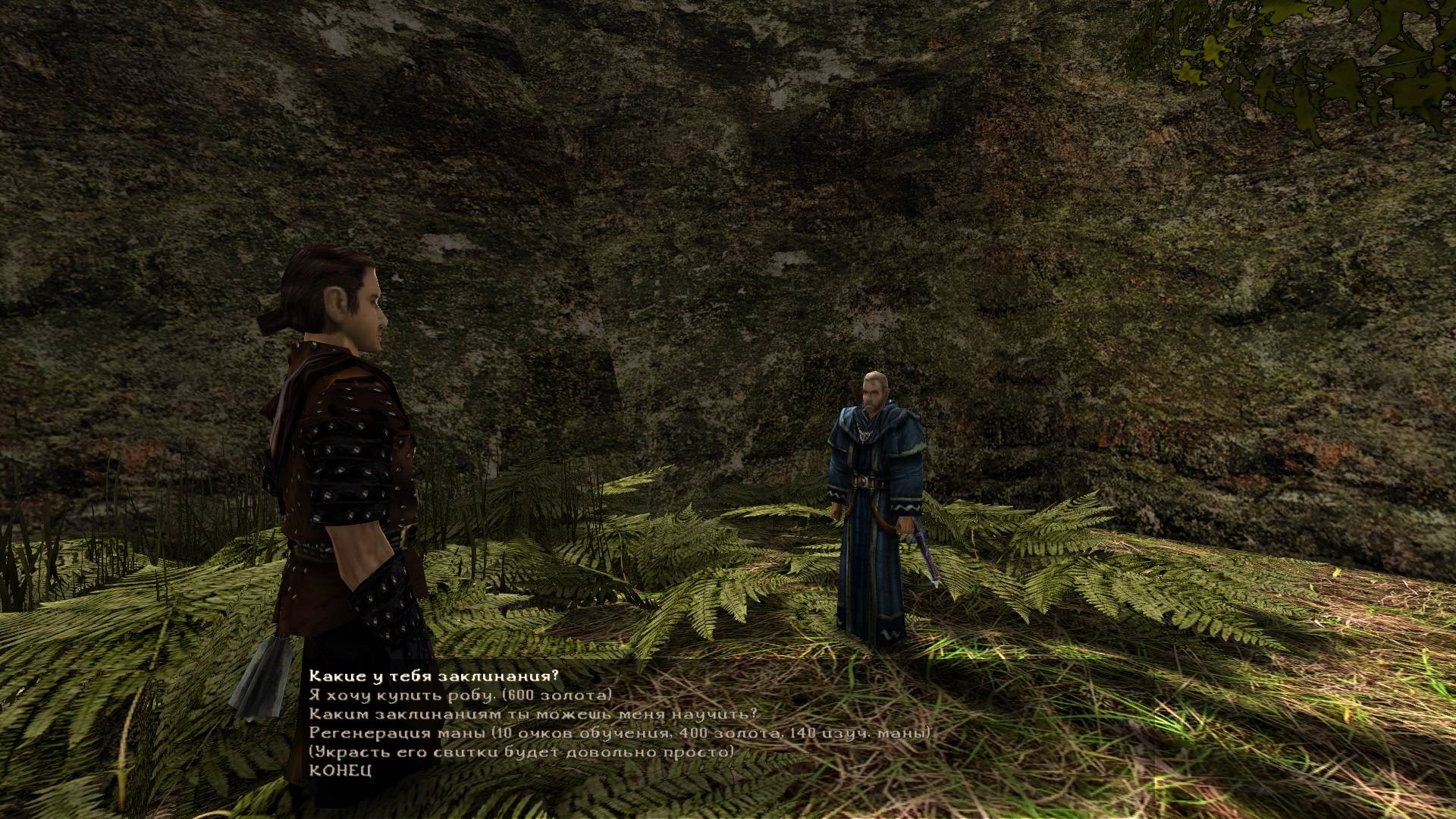The image size is (1456, 819).
Task: Ask "Какие у тебя заклинания?"
Action: click(x=433, y=676)
